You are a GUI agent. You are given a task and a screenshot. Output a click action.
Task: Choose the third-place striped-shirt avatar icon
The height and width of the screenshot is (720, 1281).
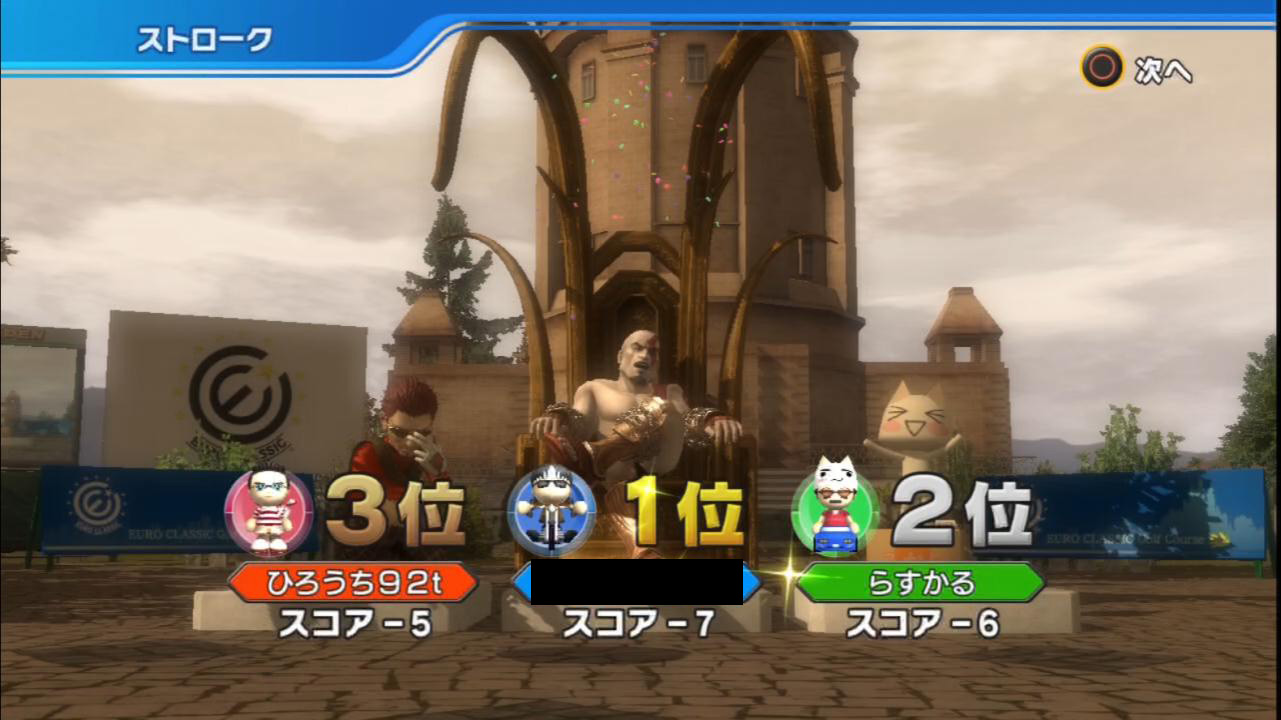[x=268, y=513]
